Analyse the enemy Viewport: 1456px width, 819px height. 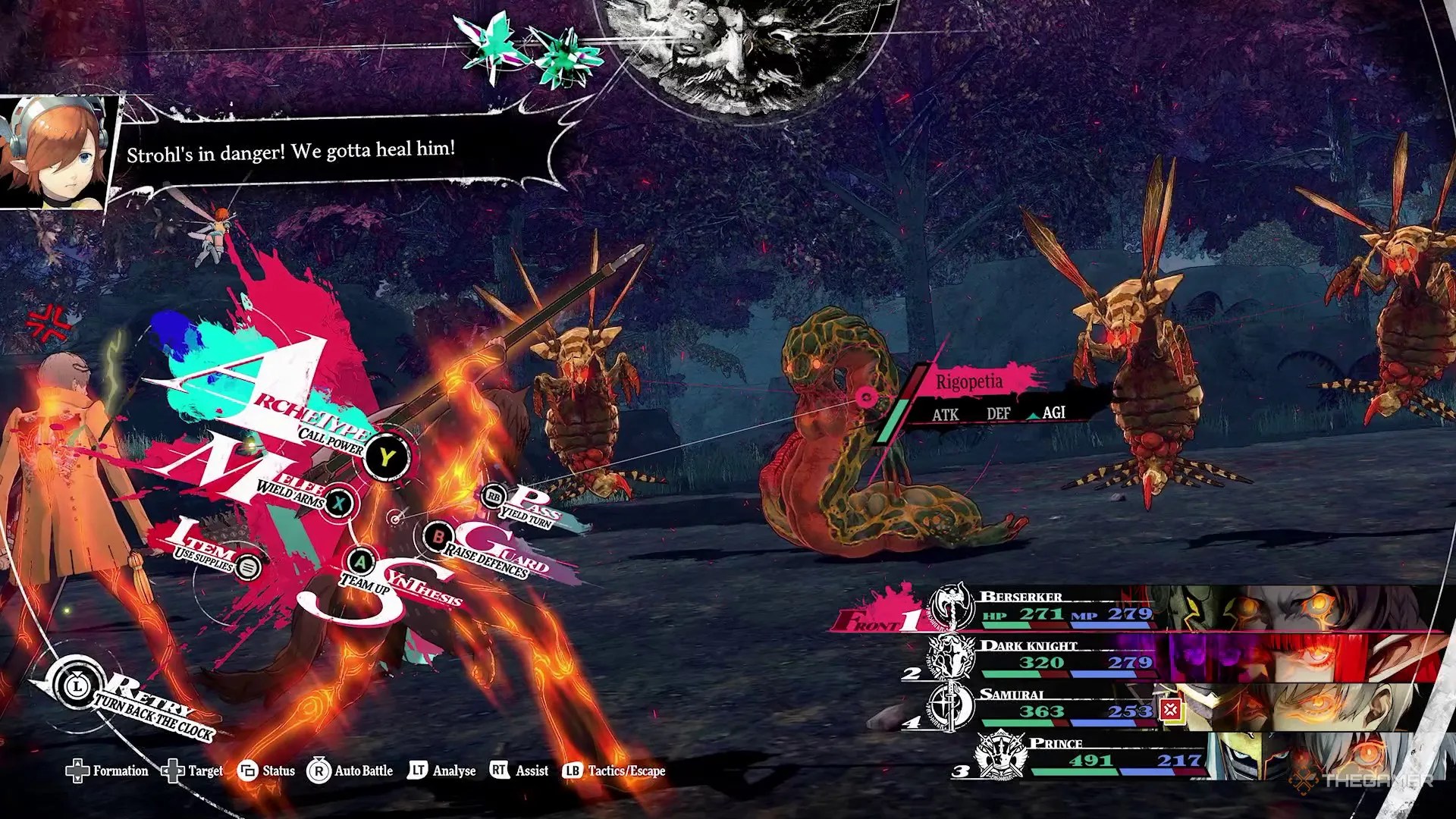[x=442, y=771]
